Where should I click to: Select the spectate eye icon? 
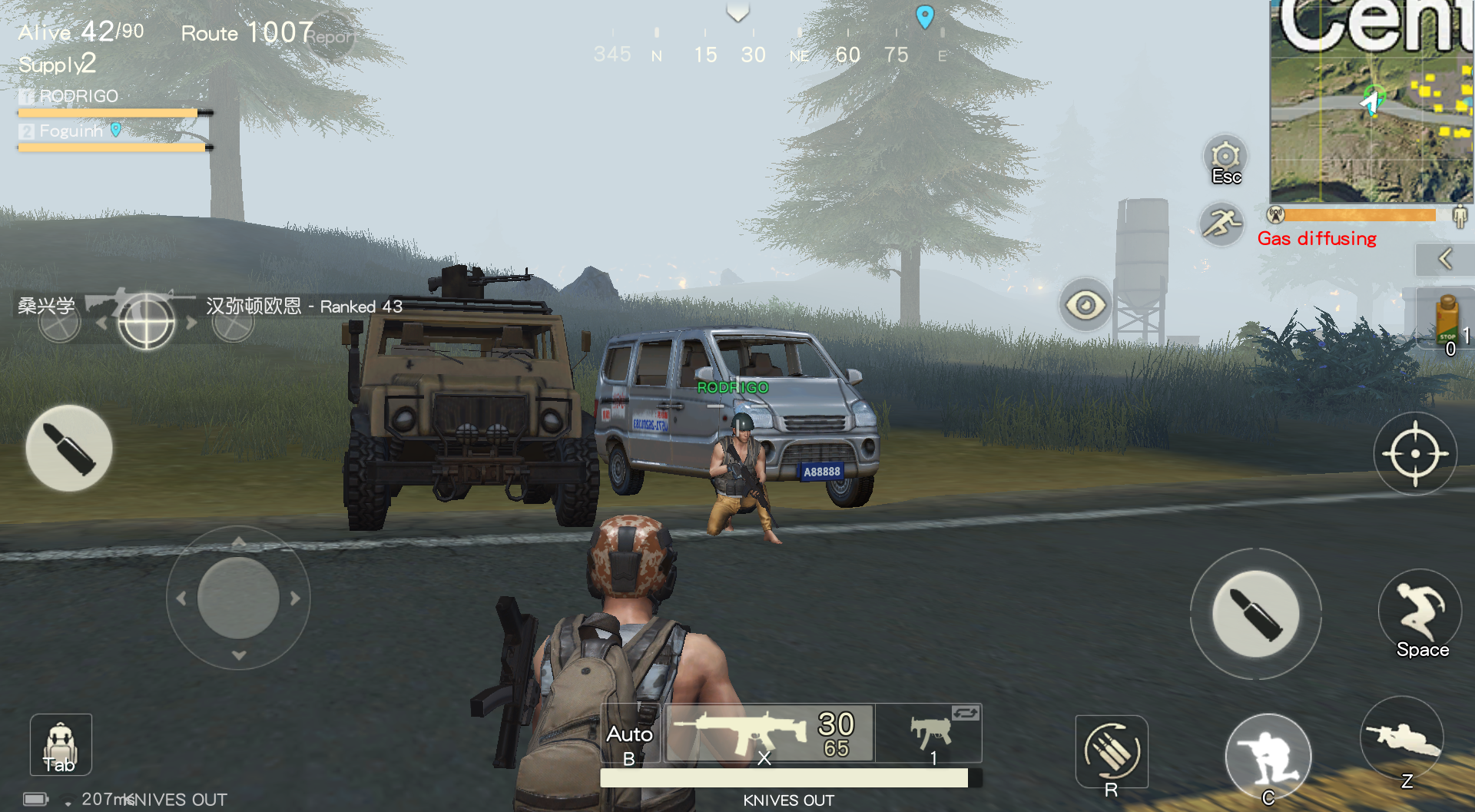pyautogui.click(x=1085, y=305)
